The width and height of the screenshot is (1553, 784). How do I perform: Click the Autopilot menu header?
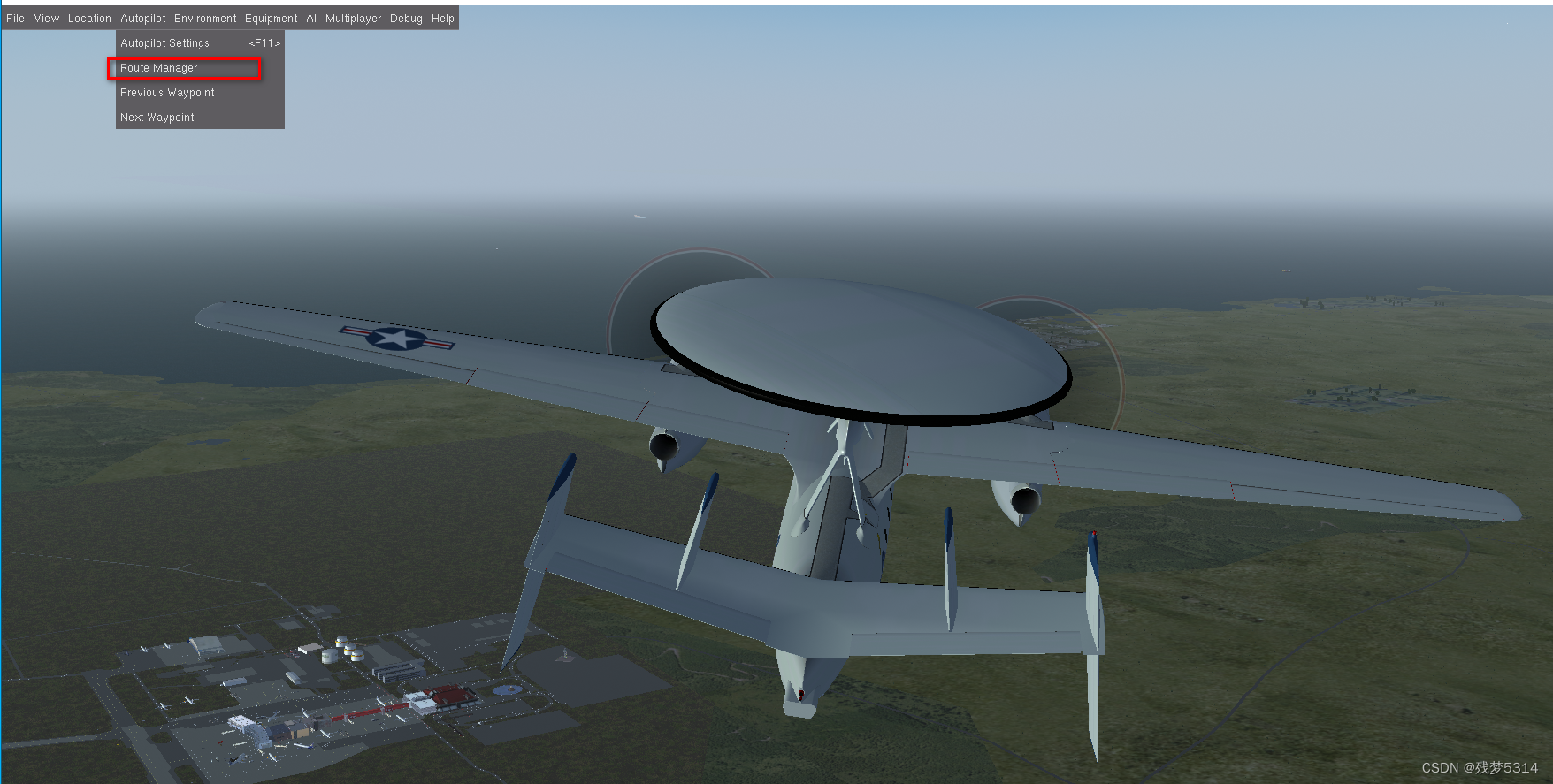pos(142,18)
